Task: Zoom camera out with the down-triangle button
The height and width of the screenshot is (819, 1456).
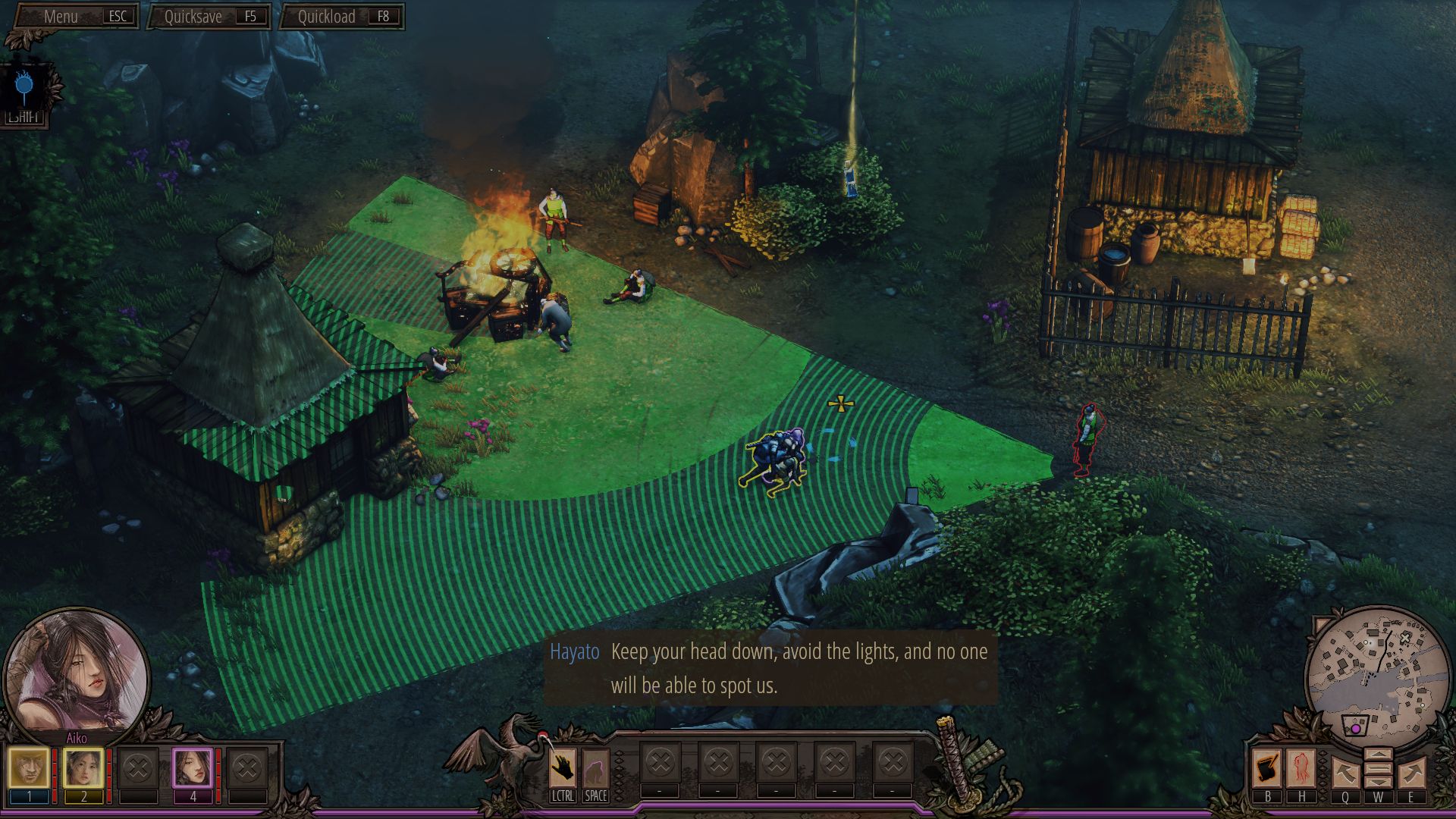Action: [x=1378, y=781]
